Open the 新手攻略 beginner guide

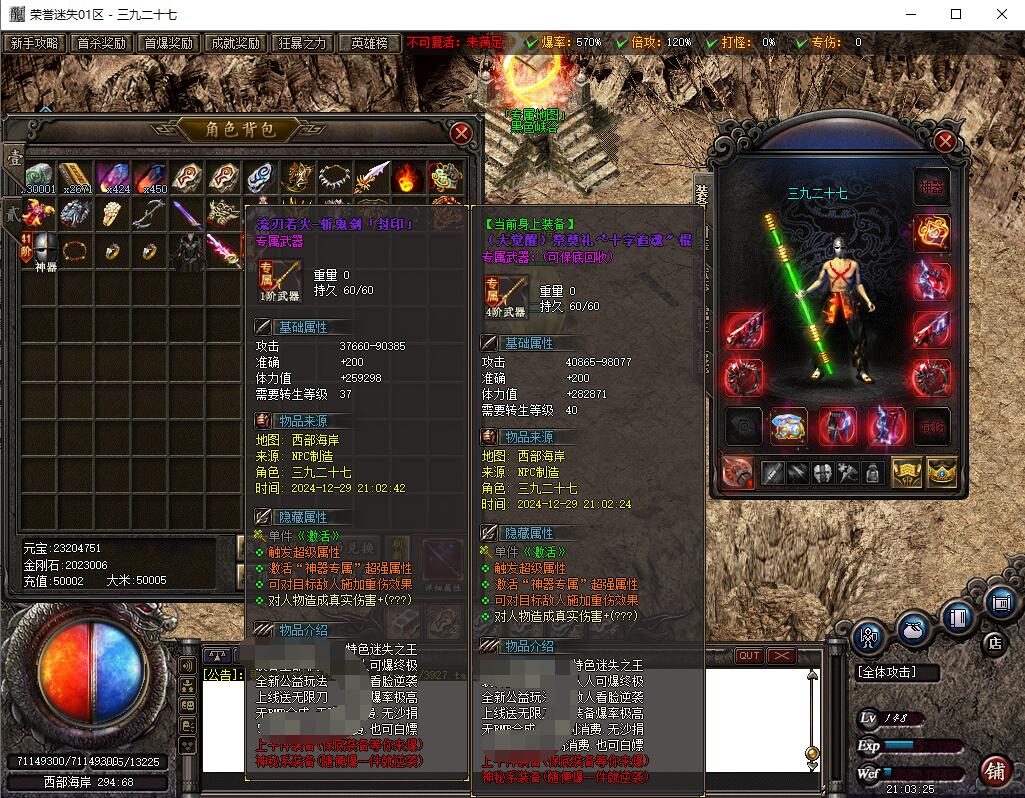point(34,43)
